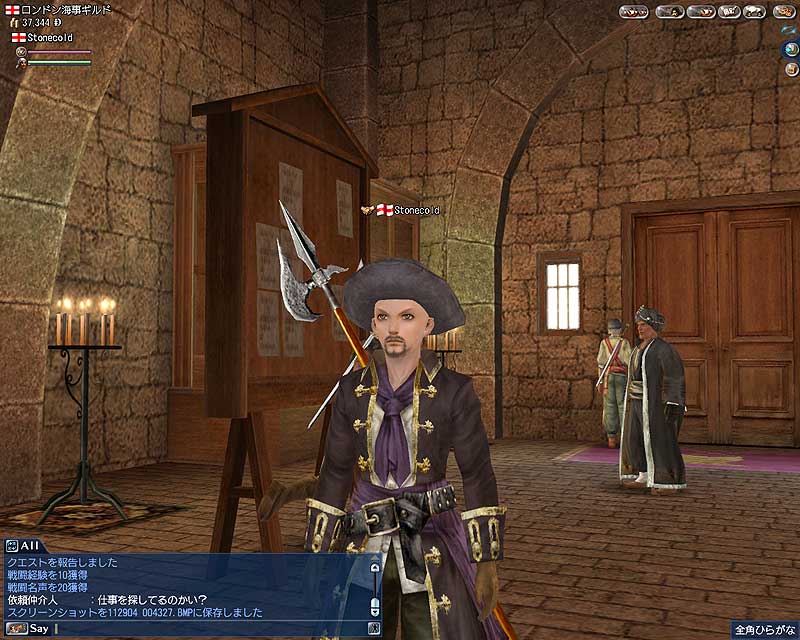Click the Say chat mode icon
The height and width of the screenshot is (640, 800).
15,629
